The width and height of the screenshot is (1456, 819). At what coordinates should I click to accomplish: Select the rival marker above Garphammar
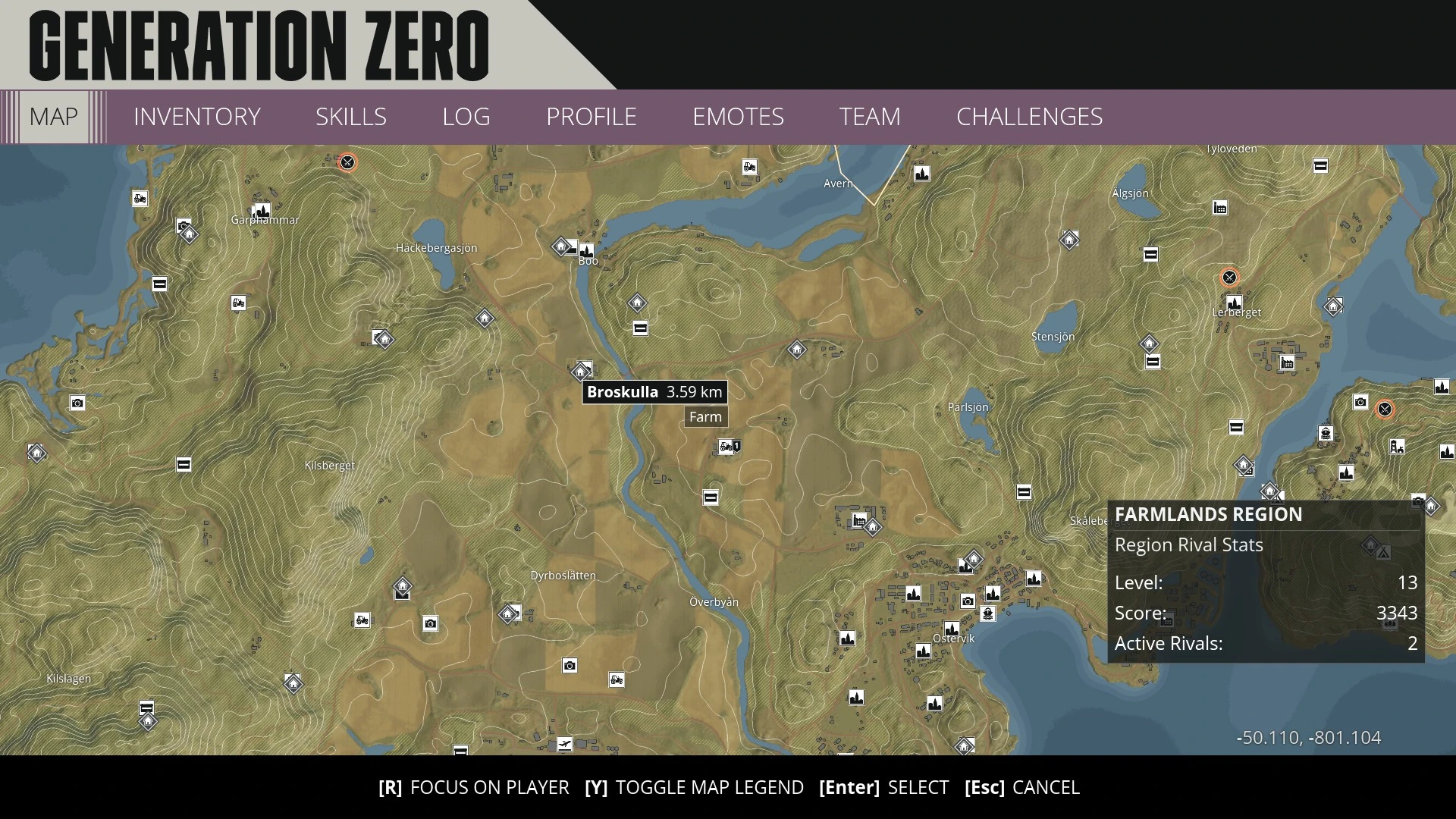click(x=348, y=163)
